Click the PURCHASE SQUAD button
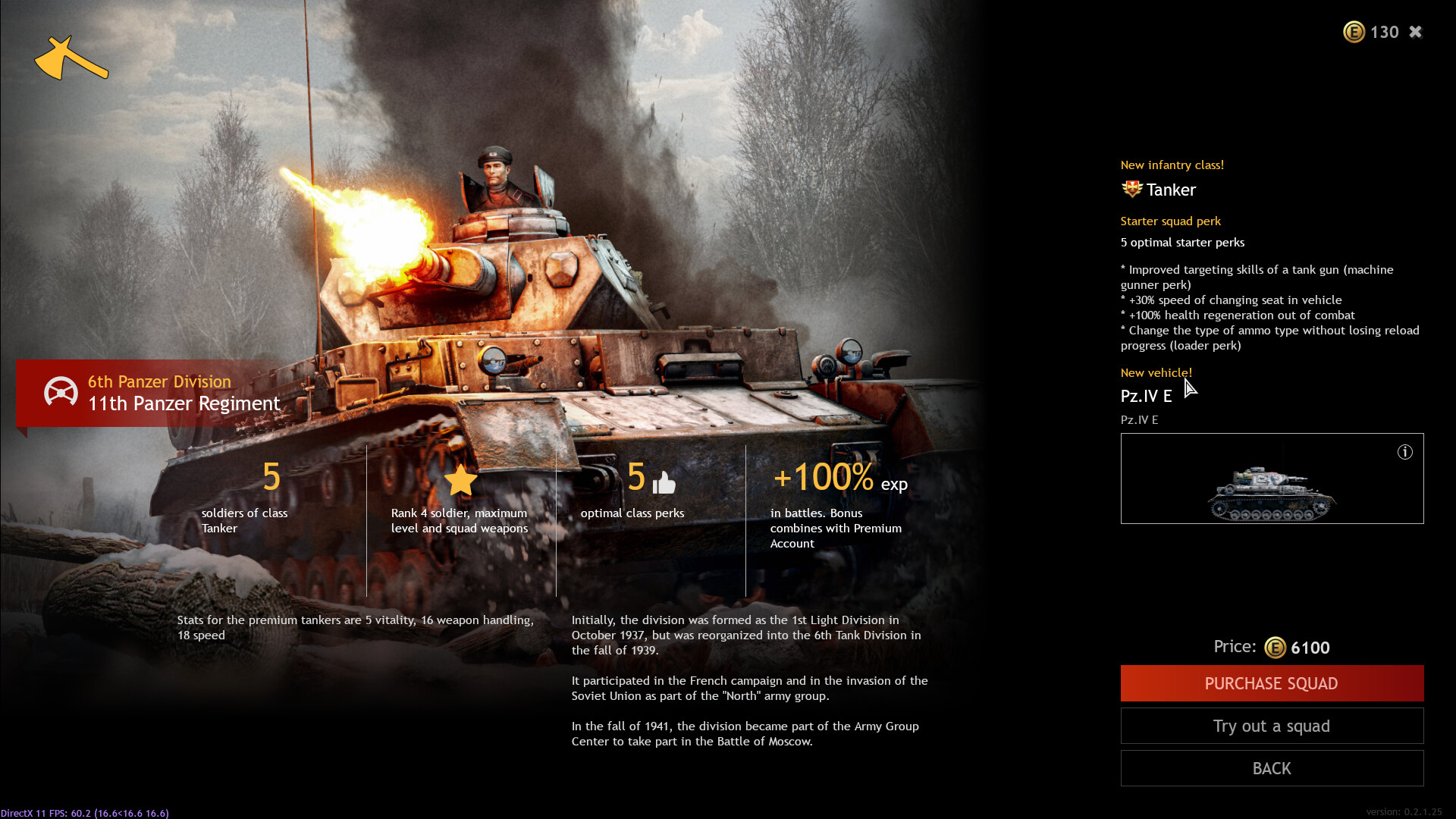 [x=1272, y=683]
